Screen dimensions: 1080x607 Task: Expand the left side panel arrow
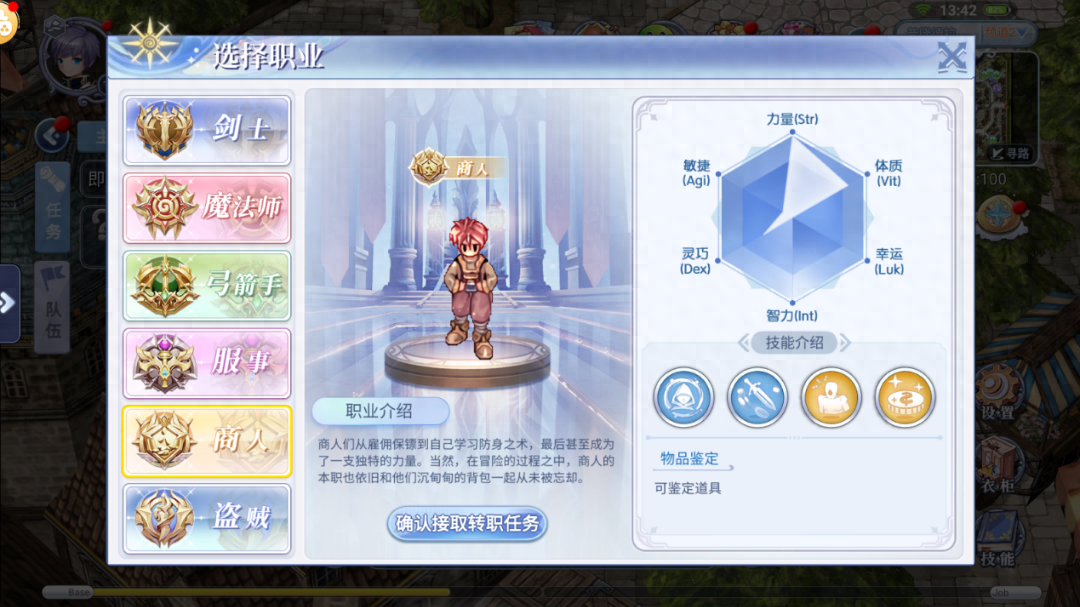point(8,303)
